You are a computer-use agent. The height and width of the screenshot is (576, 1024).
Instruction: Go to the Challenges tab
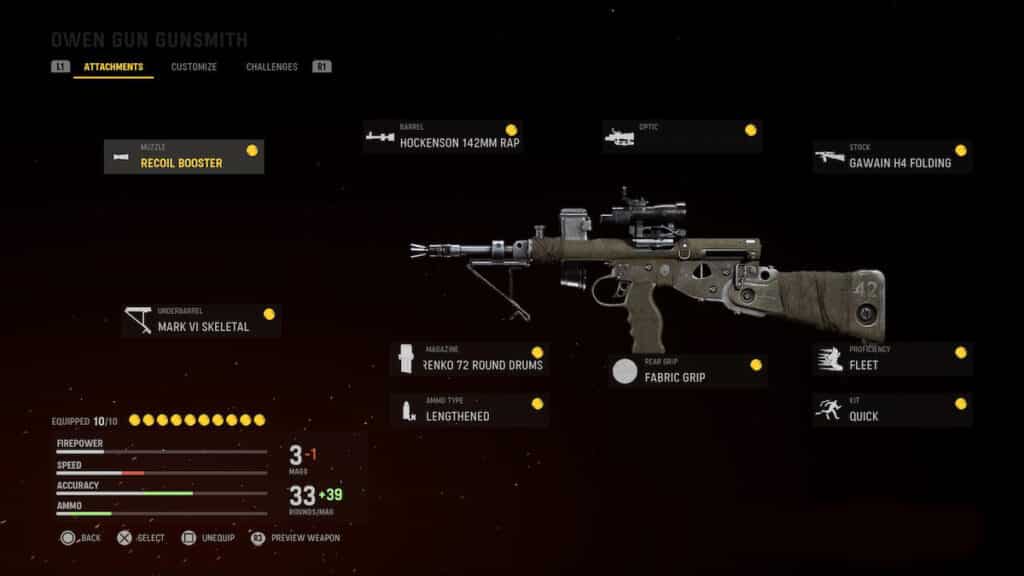[x=272, y=67]
